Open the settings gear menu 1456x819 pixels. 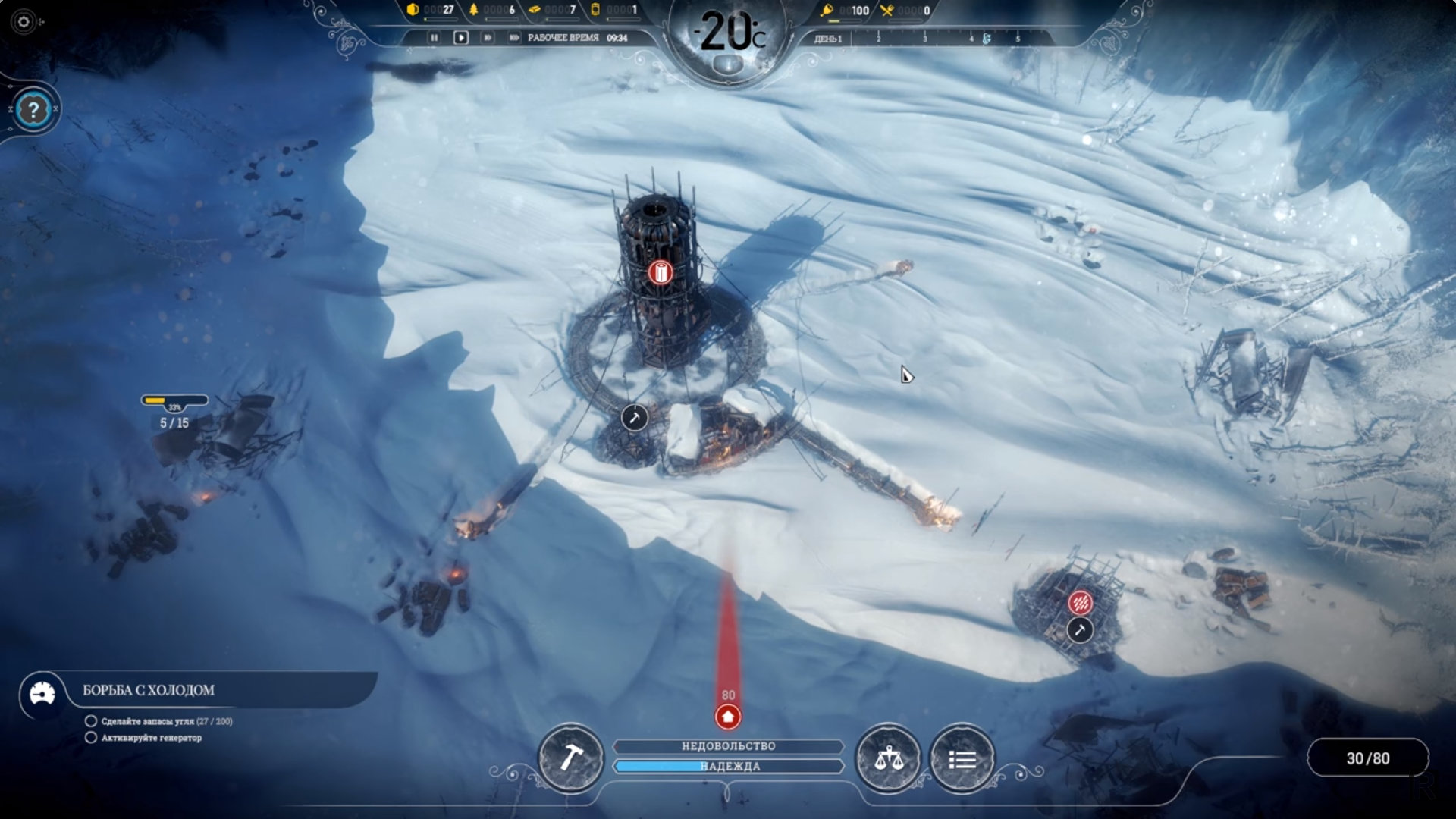click(24, 22)
